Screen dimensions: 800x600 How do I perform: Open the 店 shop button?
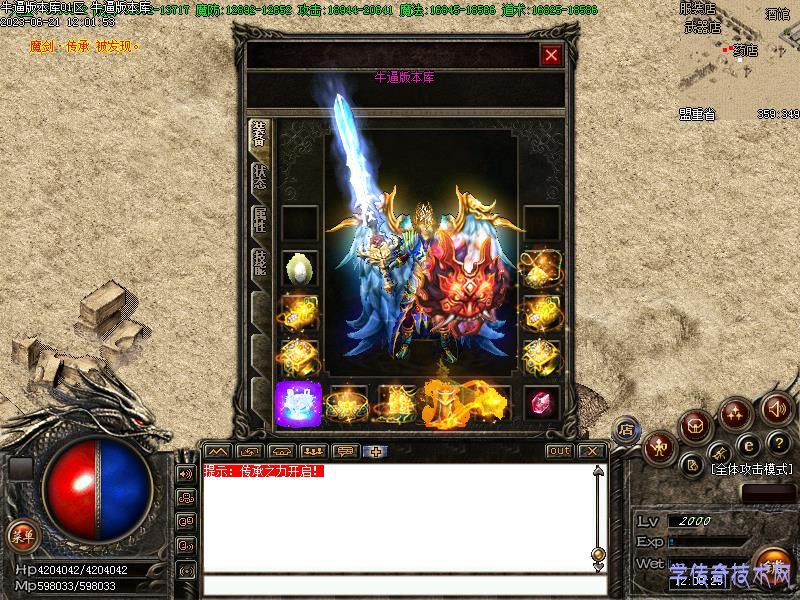(626, 430)
